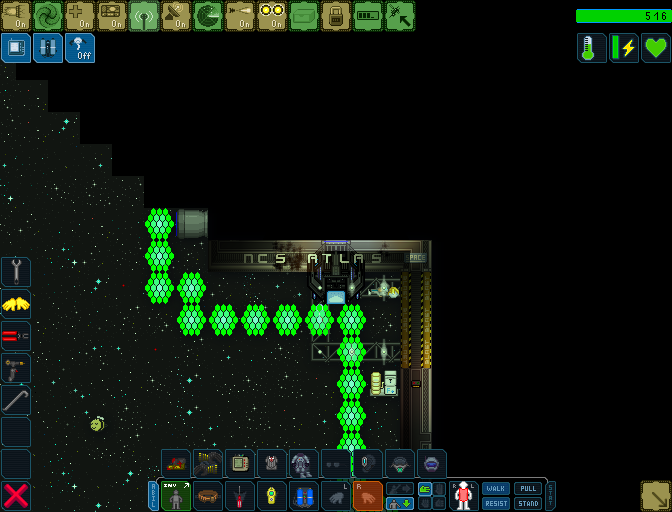Activate the orange right hand slot
672x512 pixels.
pyautogui.click(x=368, y=495)
